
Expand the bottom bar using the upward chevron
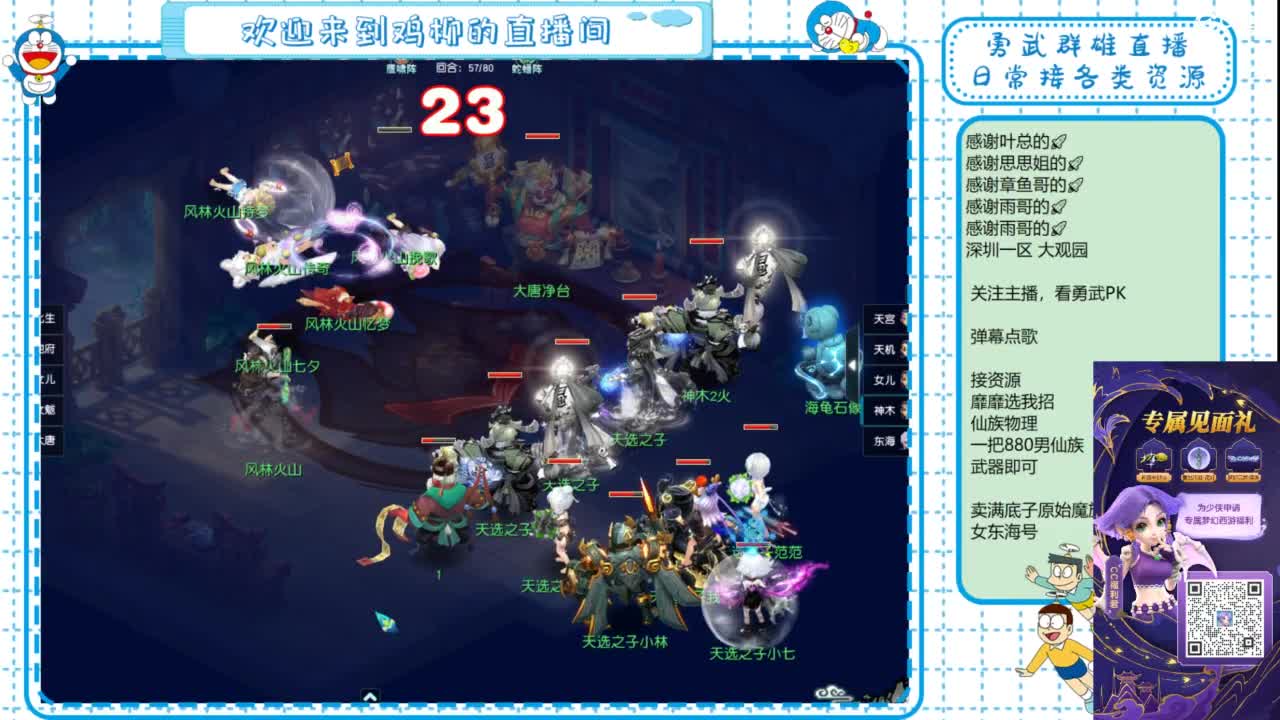point(370,696)
